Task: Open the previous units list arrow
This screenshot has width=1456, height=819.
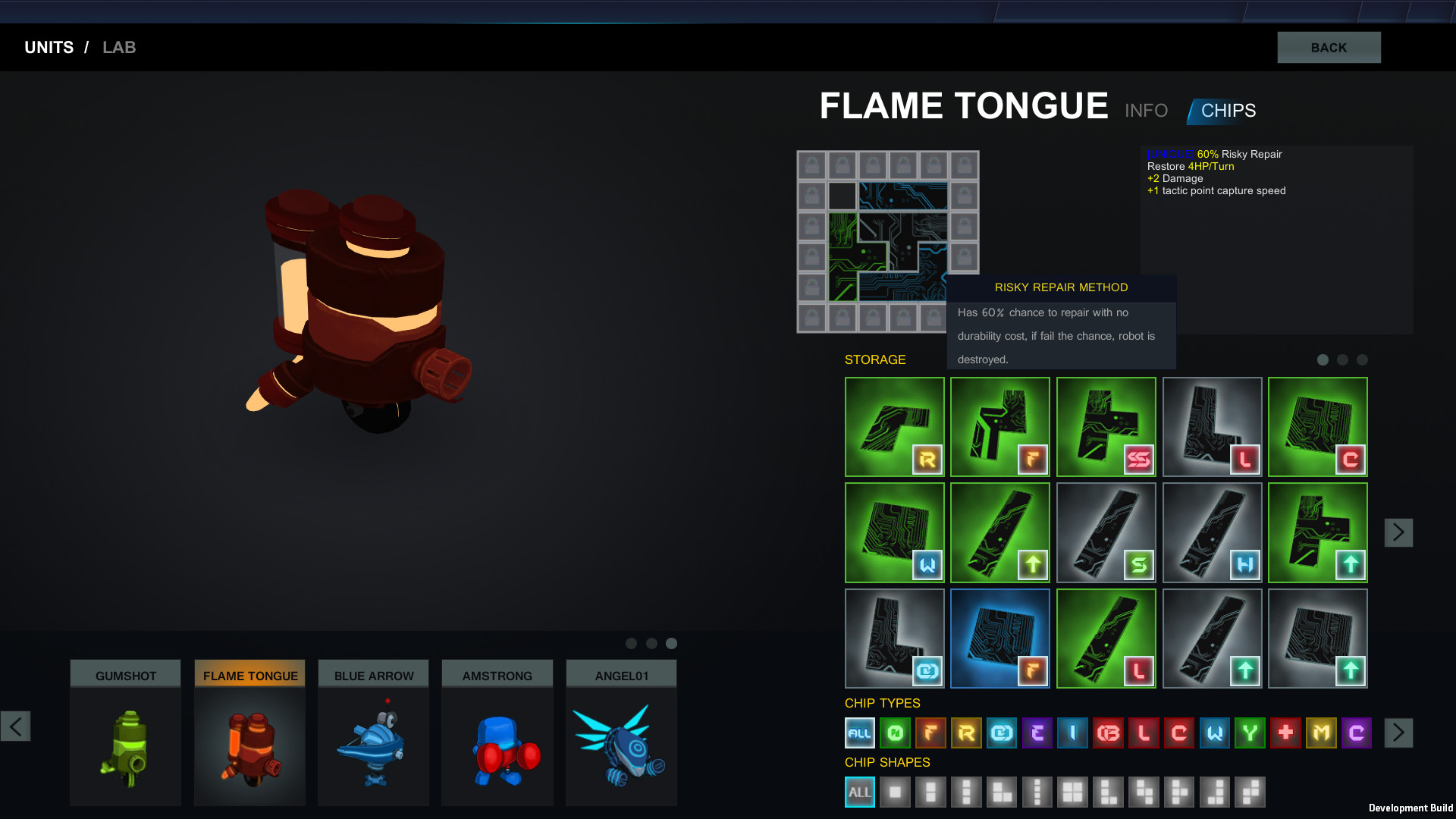Action: coord(14,726)
